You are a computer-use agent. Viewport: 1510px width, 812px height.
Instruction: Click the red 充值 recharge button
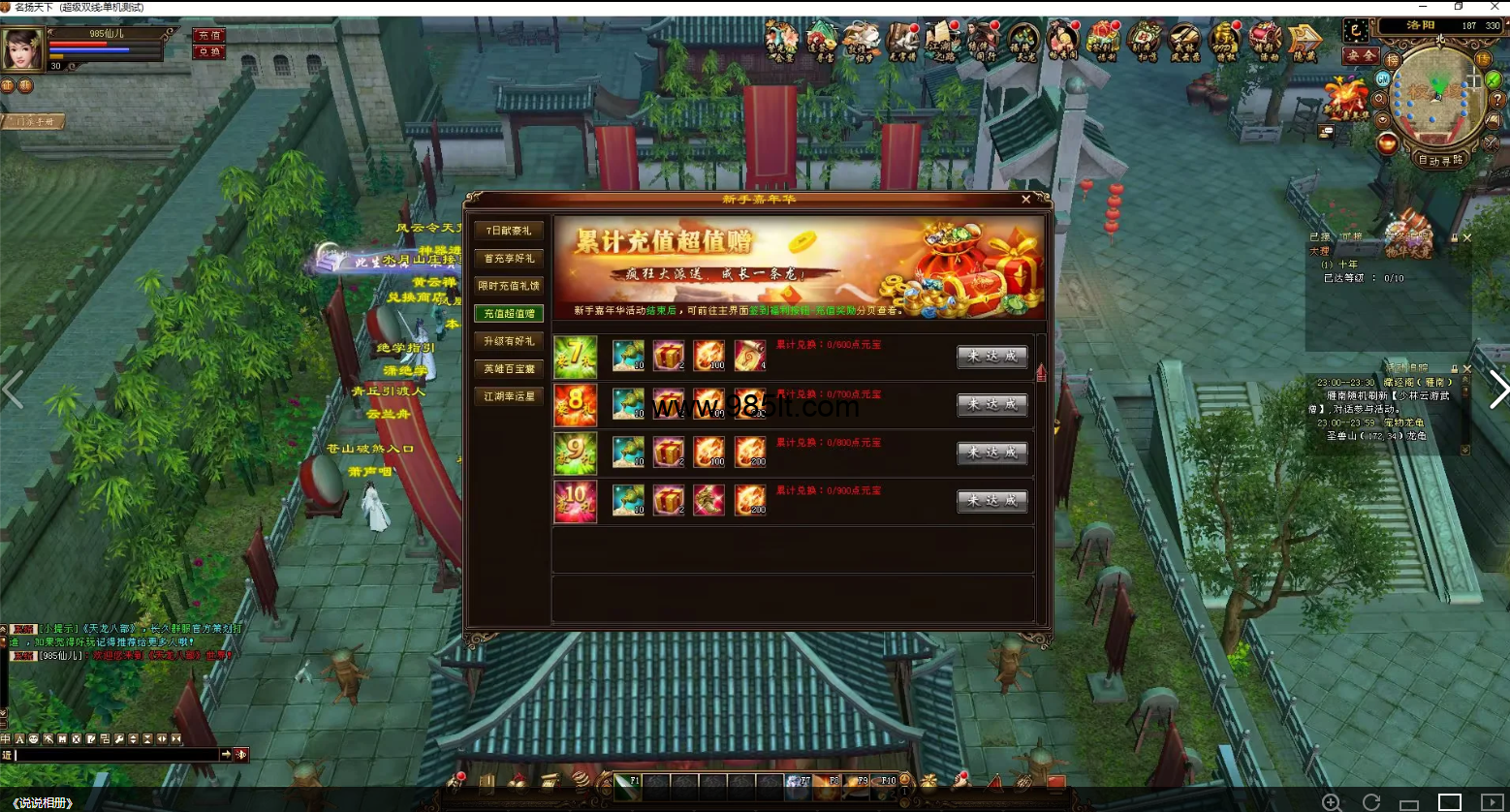pos(209,36)
